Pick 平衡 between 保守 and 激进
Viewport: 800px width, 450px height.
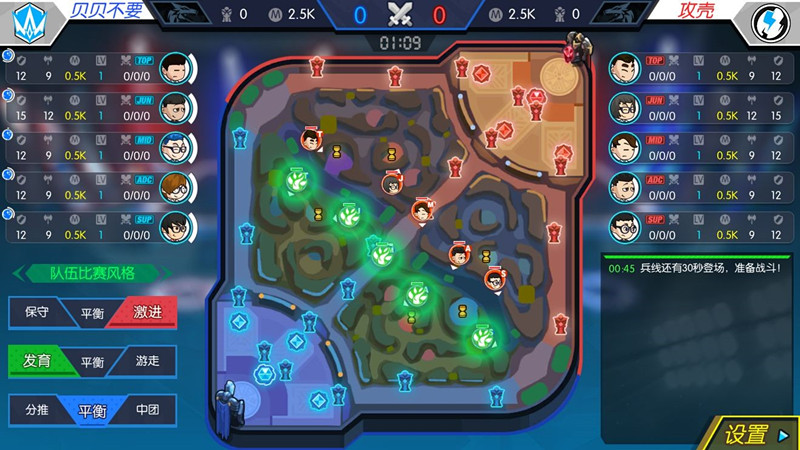click(92, 312)
